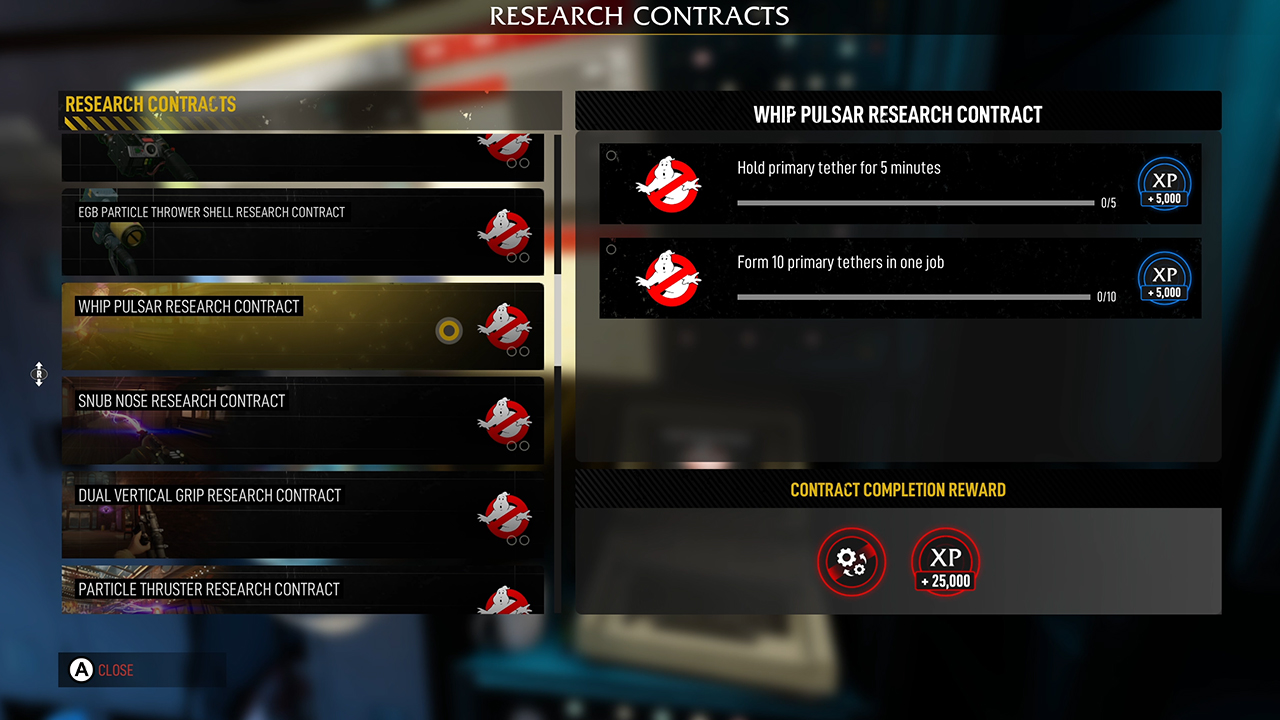Click the XP +5,000 icon for the tether hold objective
The width and height of the screenshot is (1280, 720).
click(1163, 183)
